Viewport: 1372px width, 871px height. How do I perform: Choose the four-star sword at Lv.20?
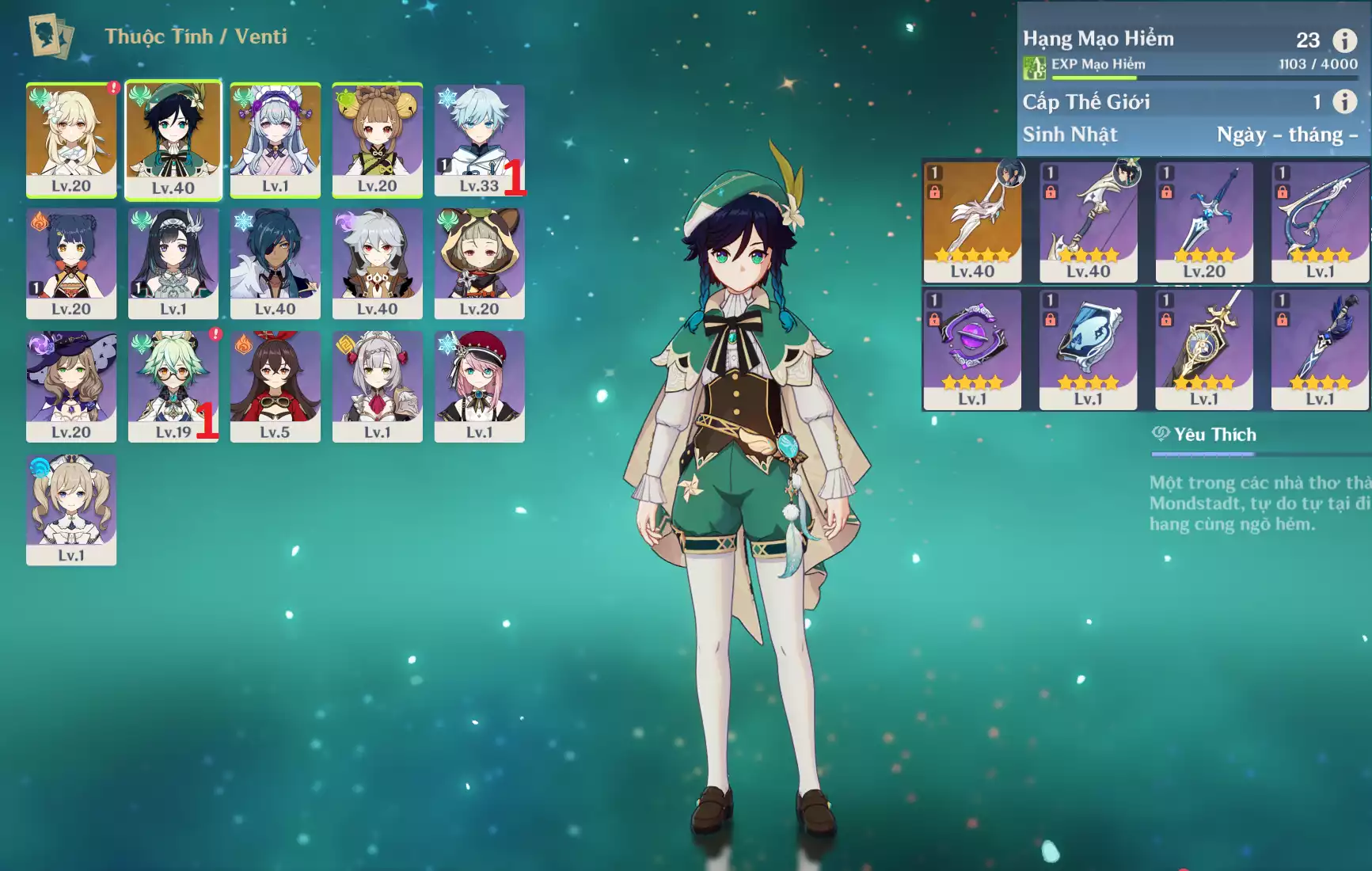click(1203, 222)
